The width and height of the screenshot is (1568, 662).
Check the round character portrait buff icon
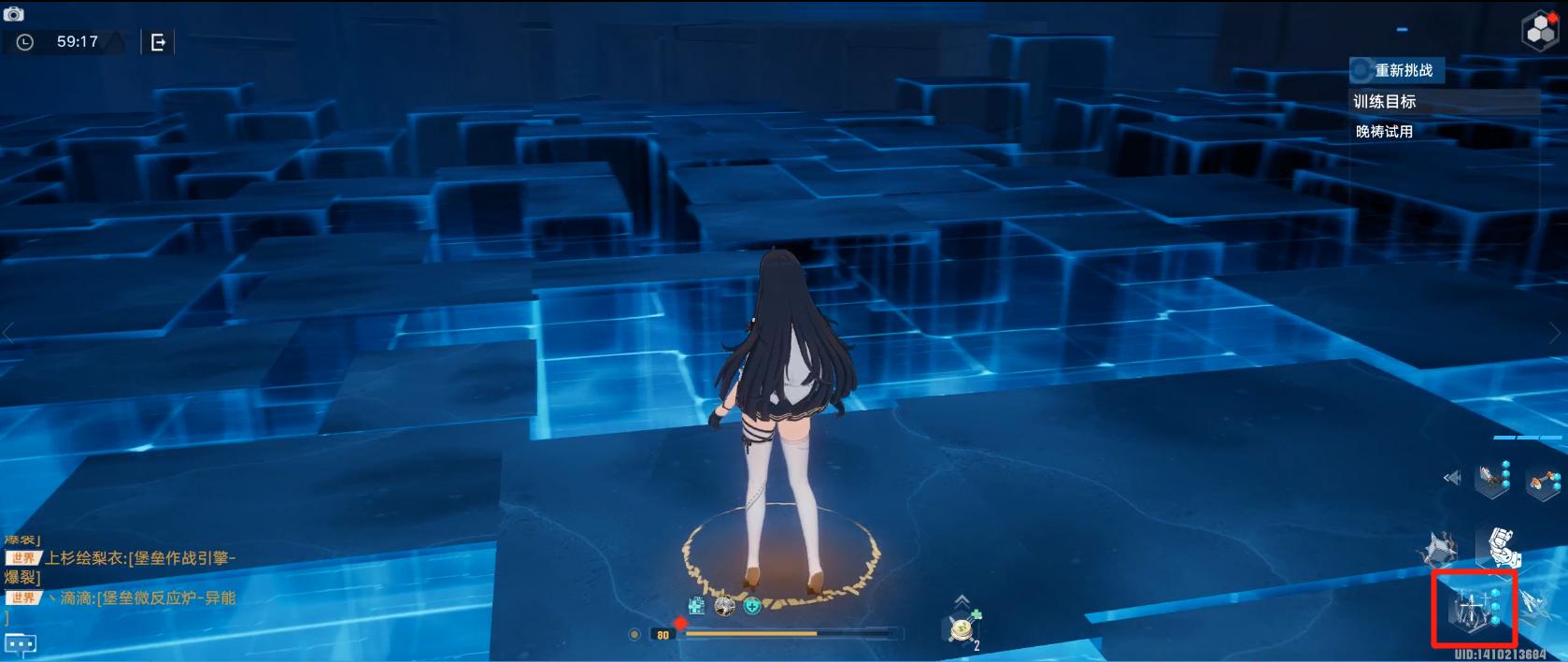coord(724,606)
